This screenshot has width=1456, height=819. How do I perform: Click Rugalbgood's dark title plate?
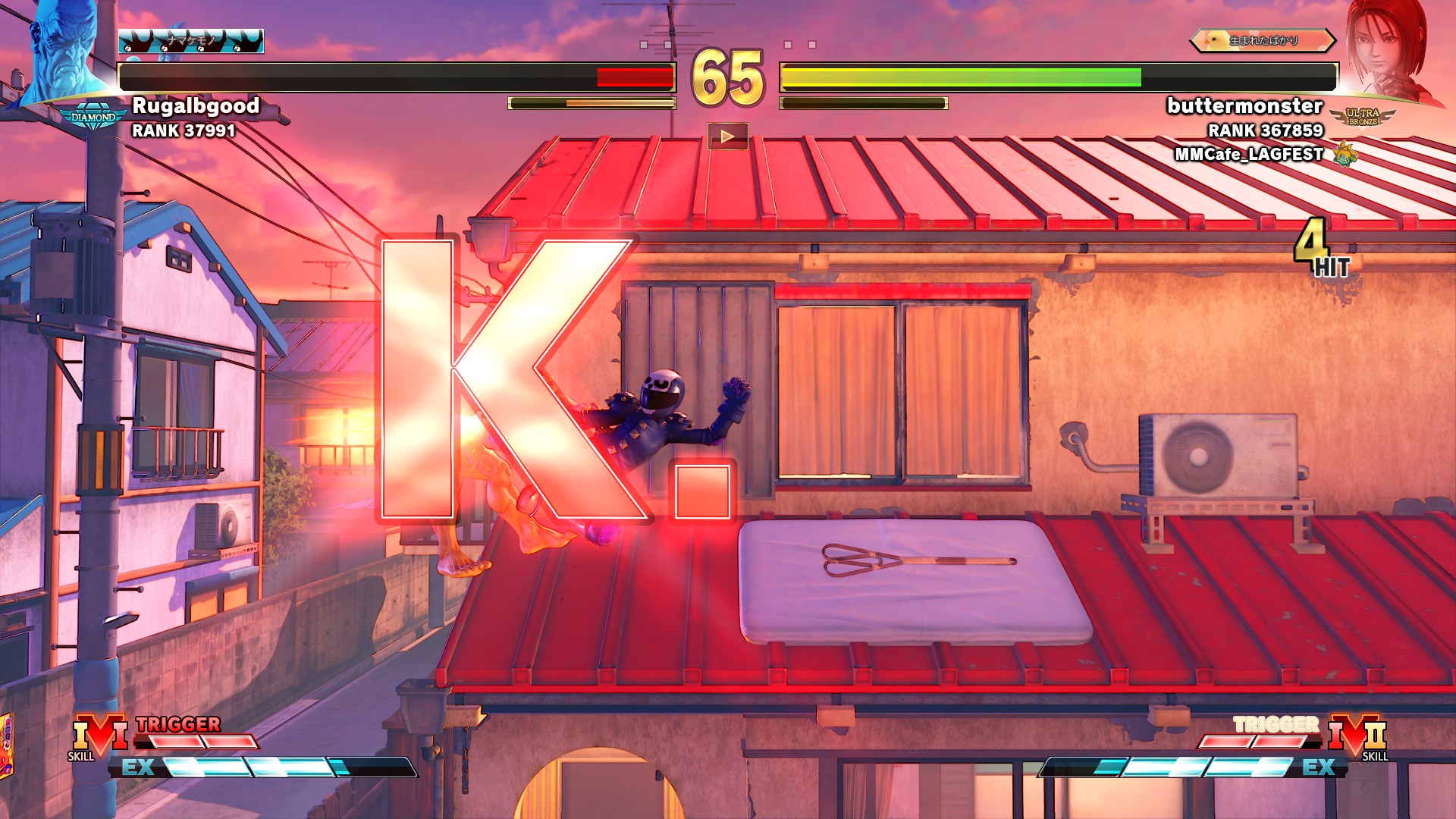(191, 41)
